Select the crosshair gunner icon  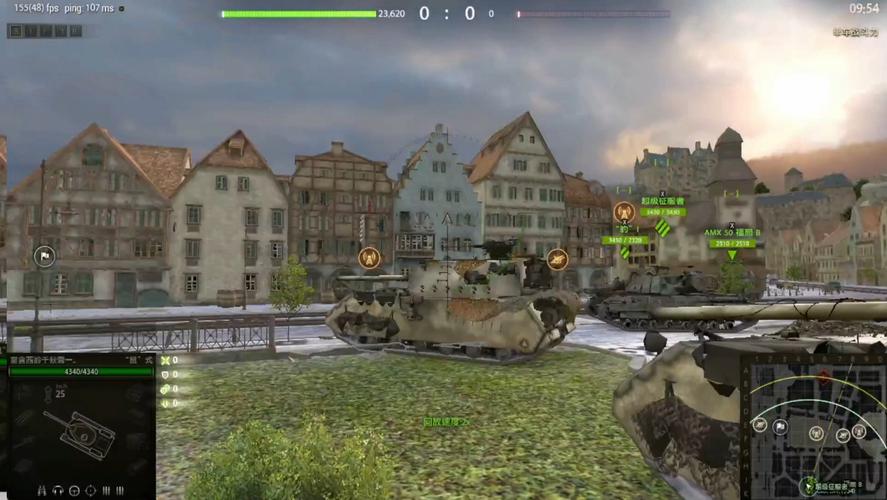[90, 490]
